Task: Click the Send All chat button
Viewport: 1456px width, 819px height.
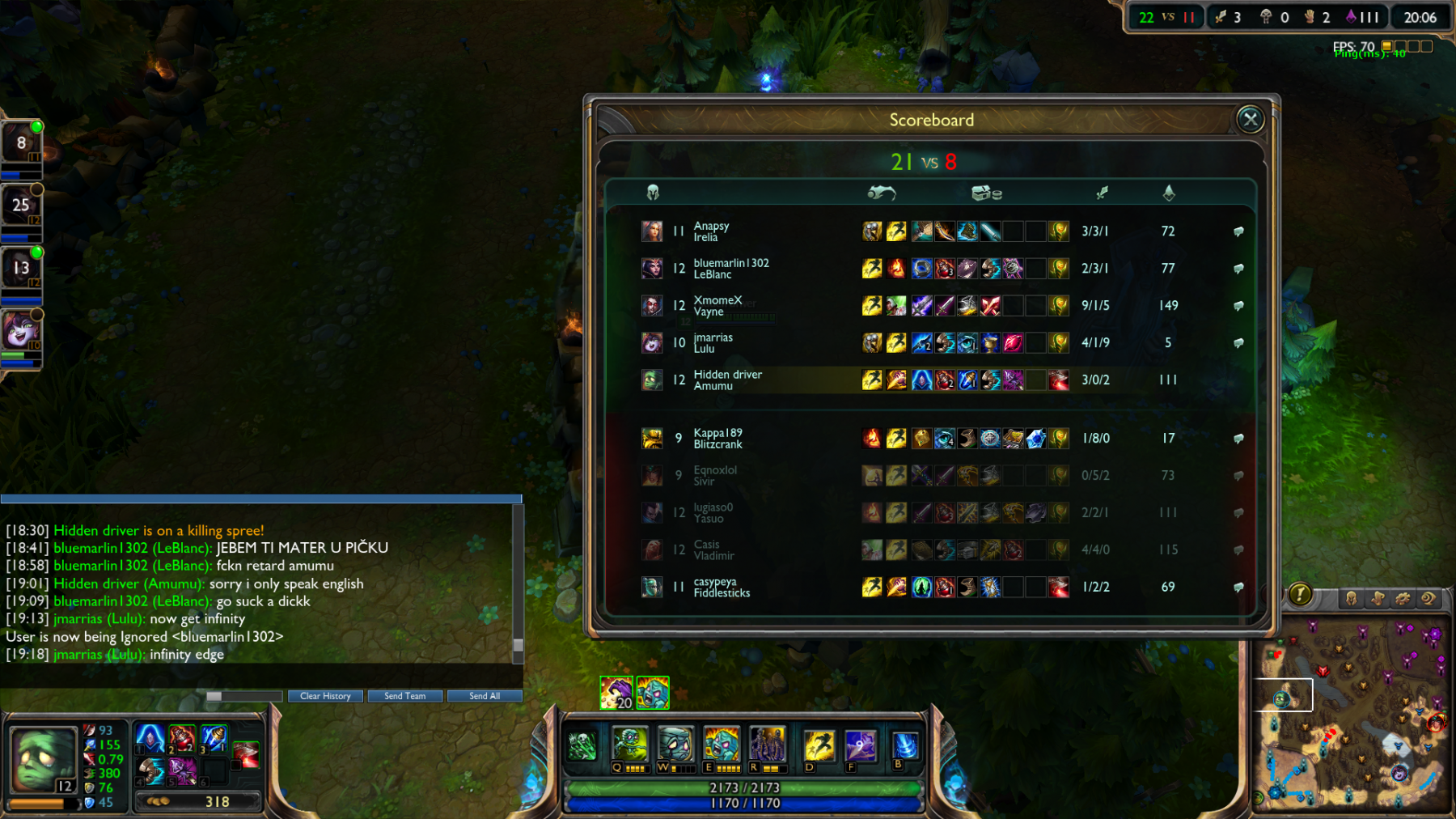Action: click(x=485, y=696)
